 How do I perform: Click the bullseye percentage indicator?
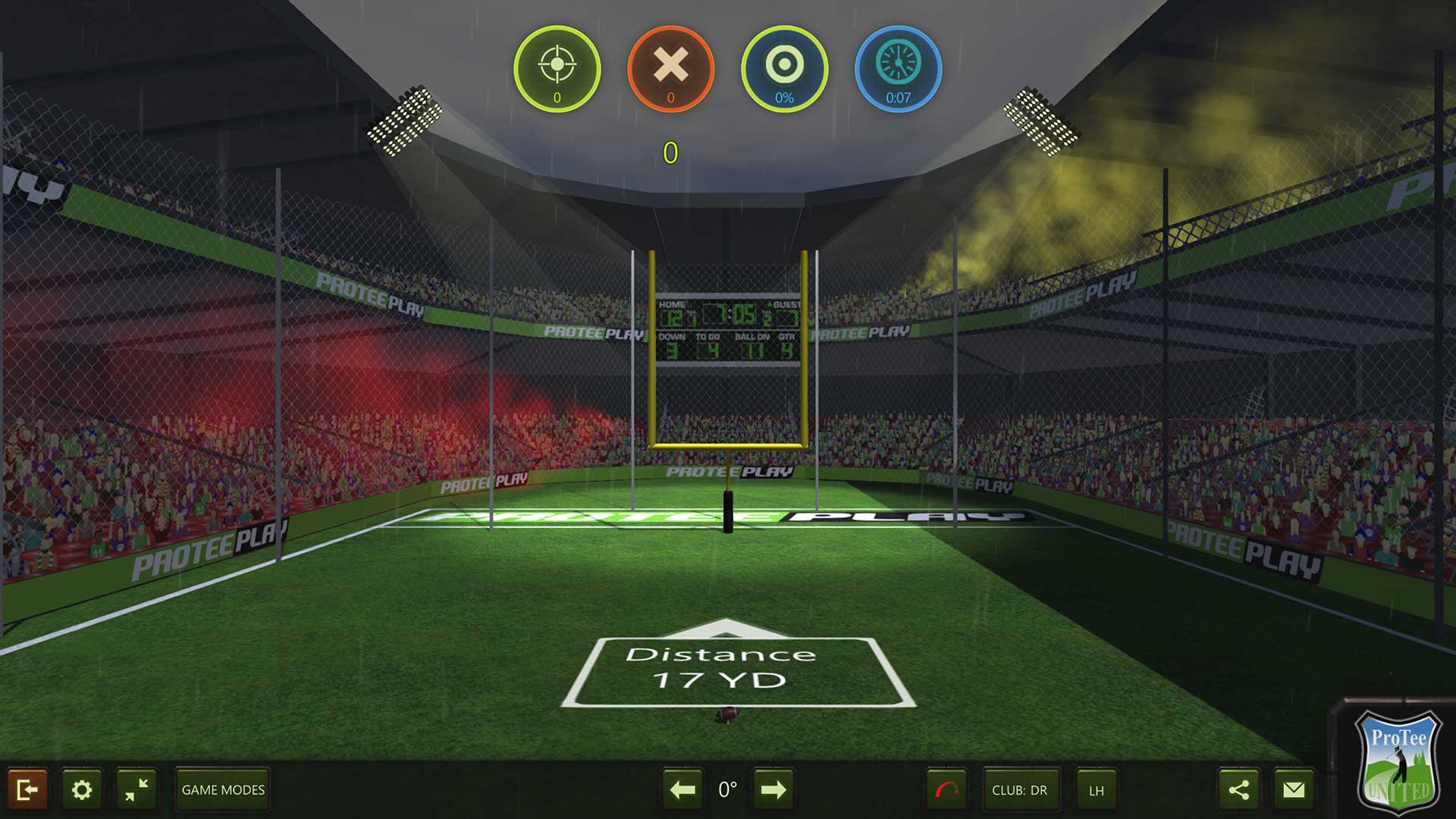(x=786, y=68)
